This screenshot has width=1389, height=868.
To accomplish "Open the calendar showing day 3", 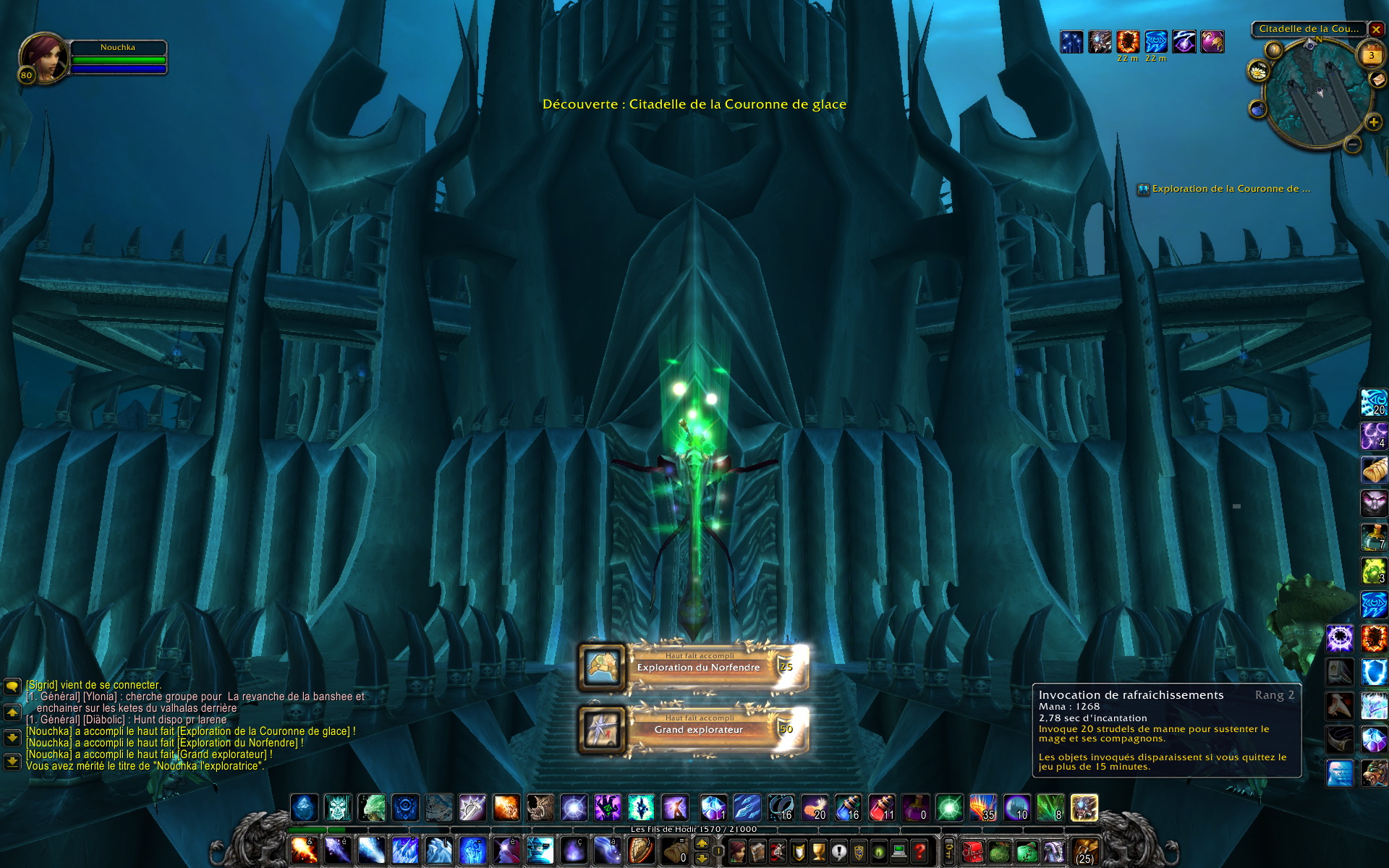I will tap(1371, 55).
